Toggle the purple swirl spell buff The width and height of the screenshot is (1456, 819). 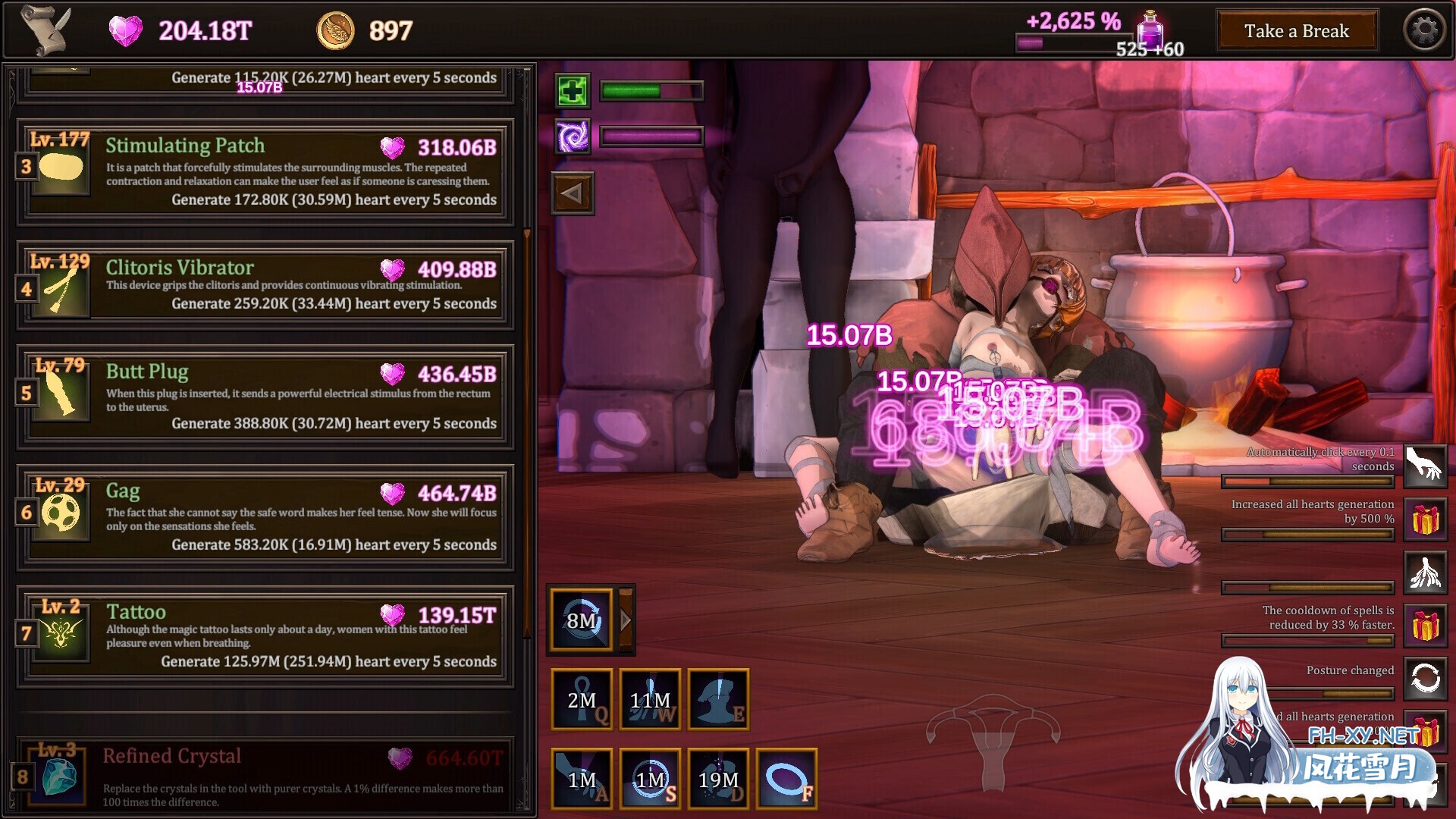click(x=573, y=137)
